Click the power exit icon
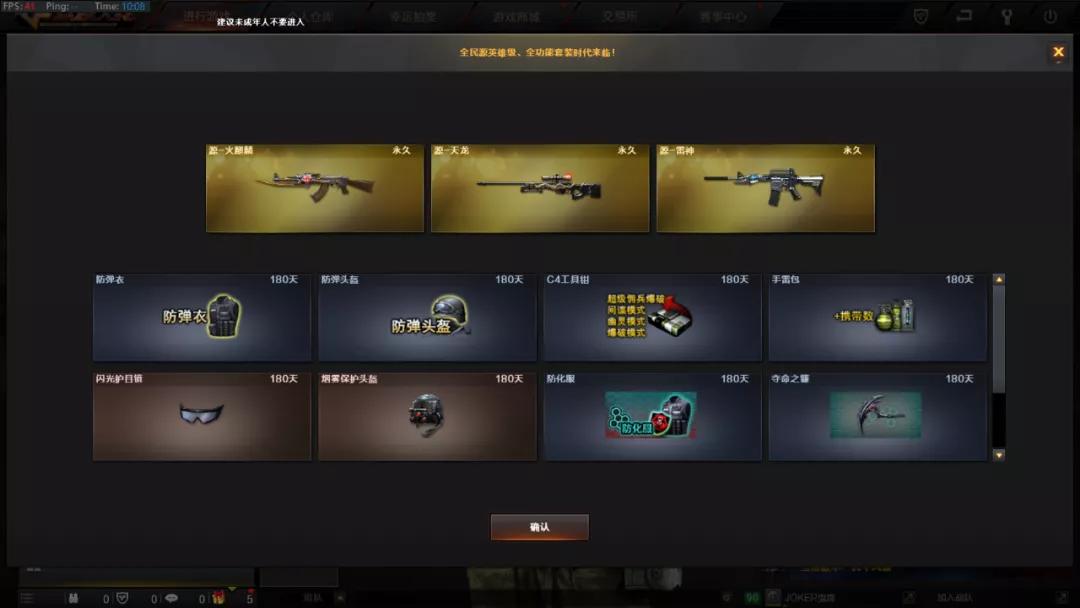Screen dimensions: 1080x608 1050,16
